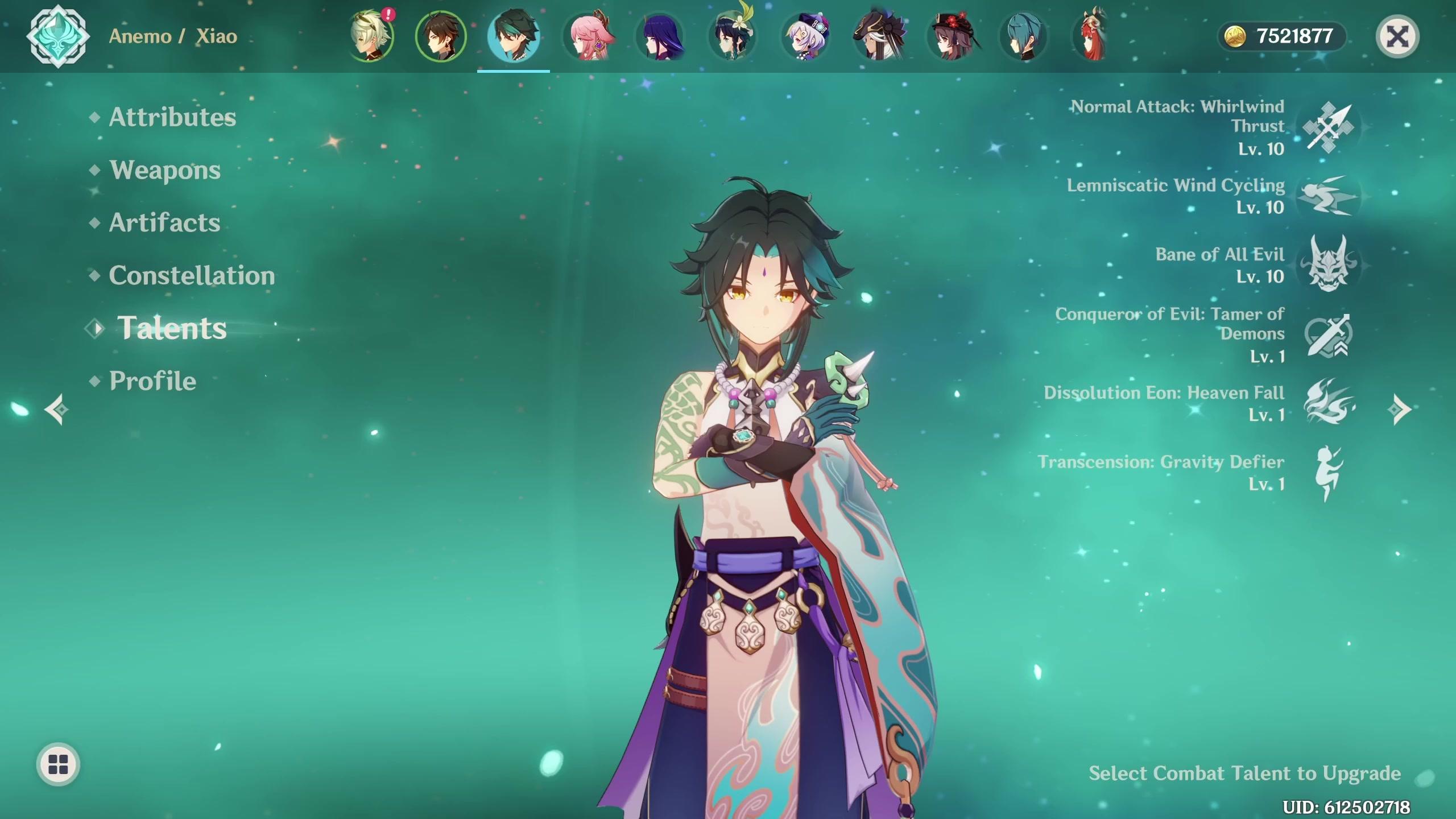View Xiao's Constellation
1456x819 pixels.
click(x=192, y=275)
